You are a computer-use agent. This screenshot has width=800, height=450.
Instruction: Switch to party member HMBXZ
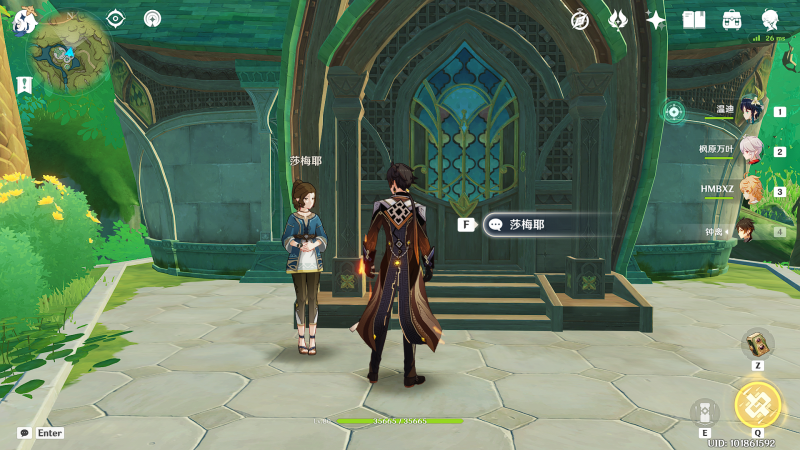click(x=748, y=191)
